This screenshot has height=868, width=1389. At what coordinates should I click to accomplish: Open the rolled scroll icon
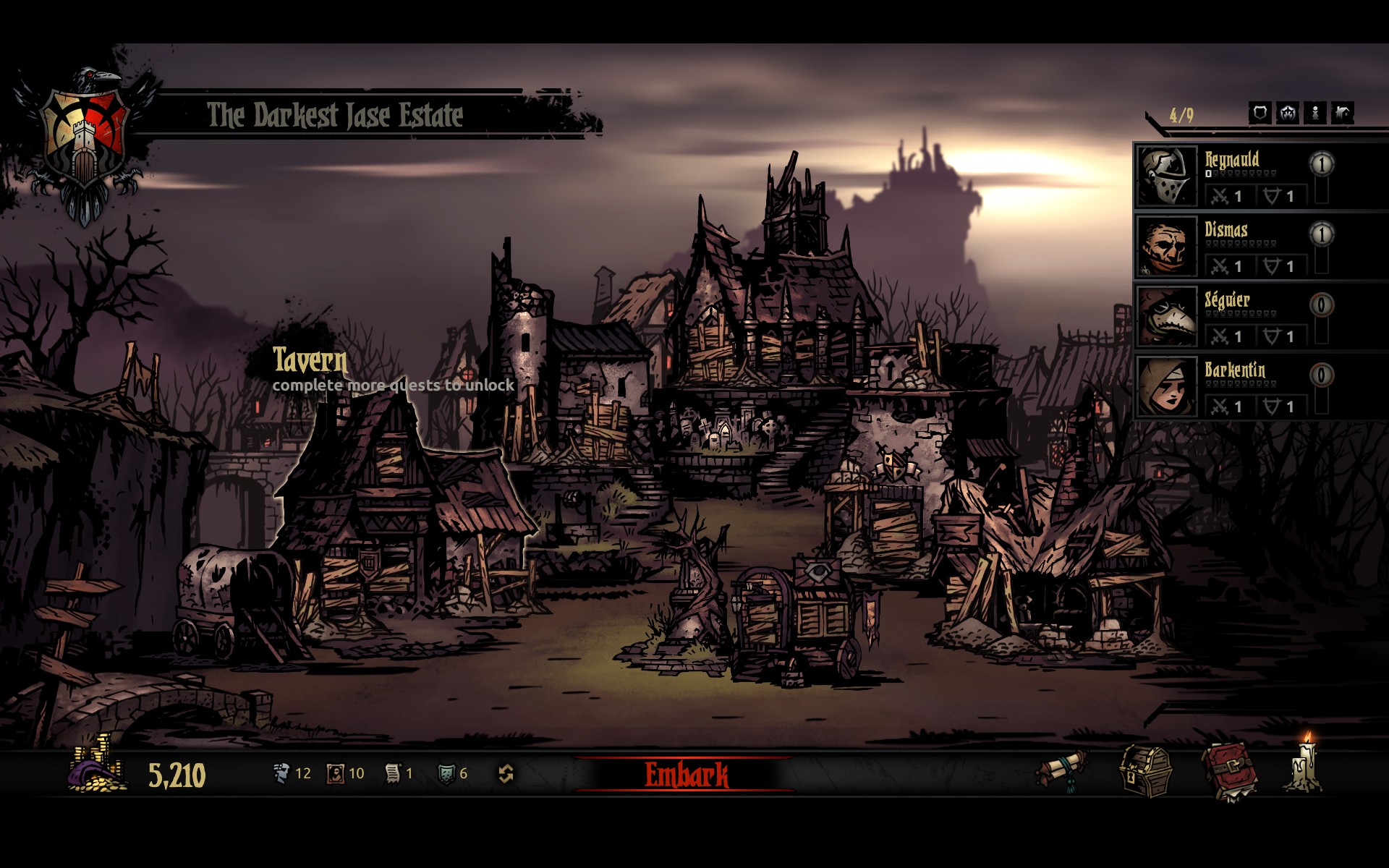[x=1062, y=771]
